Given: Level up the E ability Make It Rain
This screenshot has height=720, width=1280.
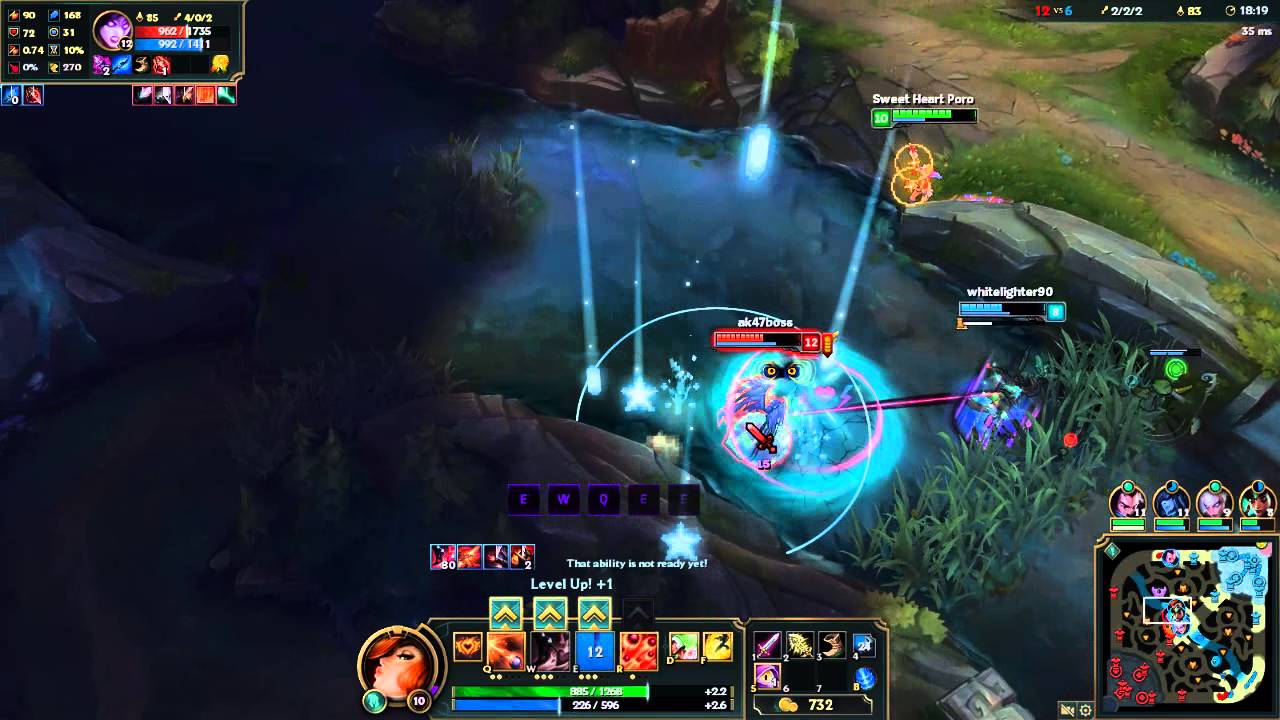Looking at the screenshot, I should click(x=595, y=613).
